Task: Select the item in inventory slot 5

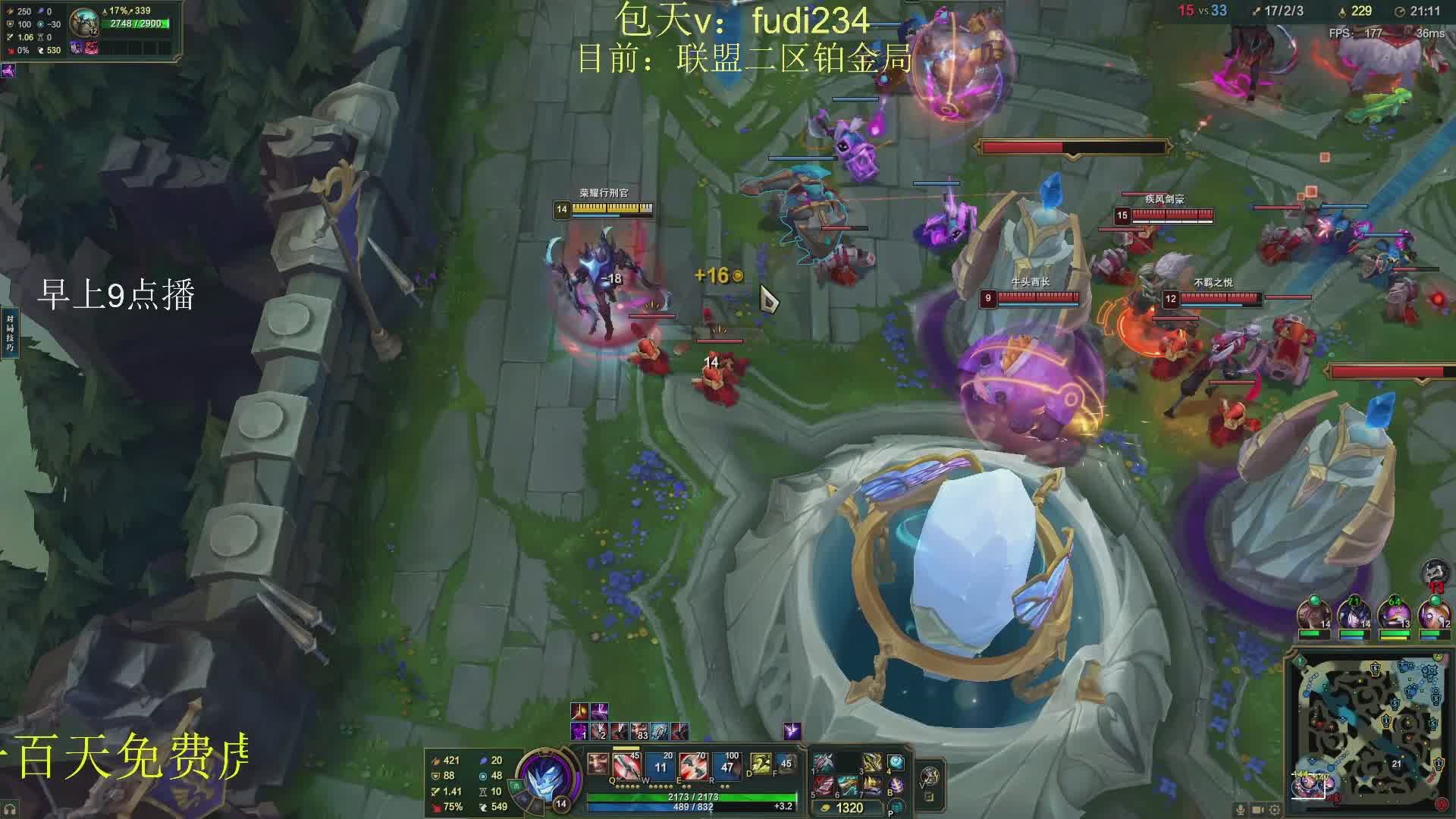Action: click(x=824, y=785)
